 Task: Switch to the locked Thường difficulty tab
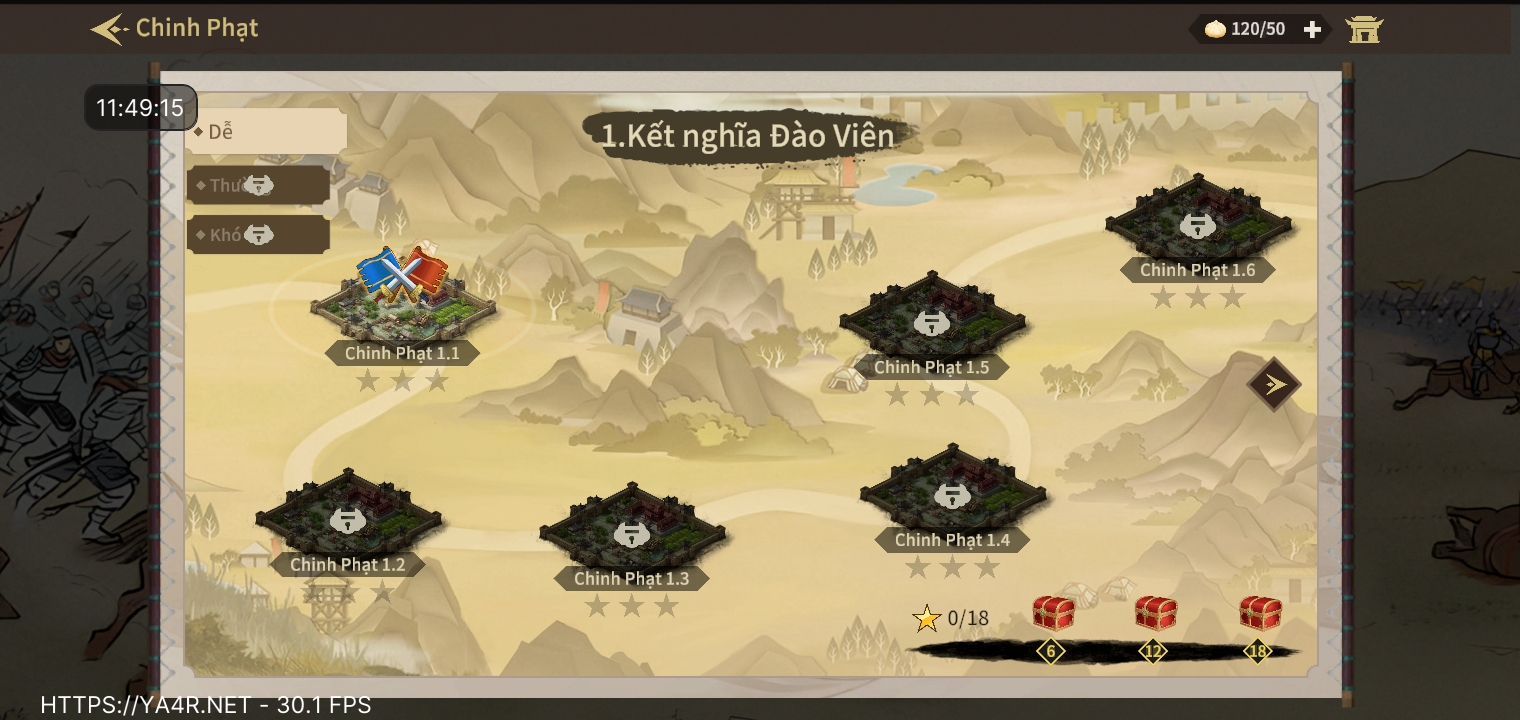click(x=258, y=185)
